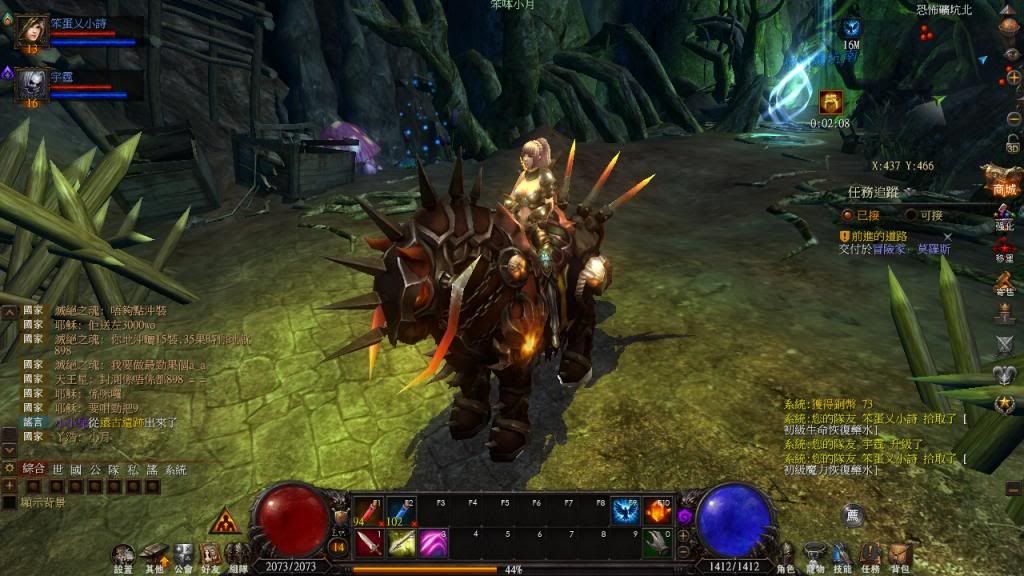Activate the fire skill in slot F10

[x=657, y=511]
